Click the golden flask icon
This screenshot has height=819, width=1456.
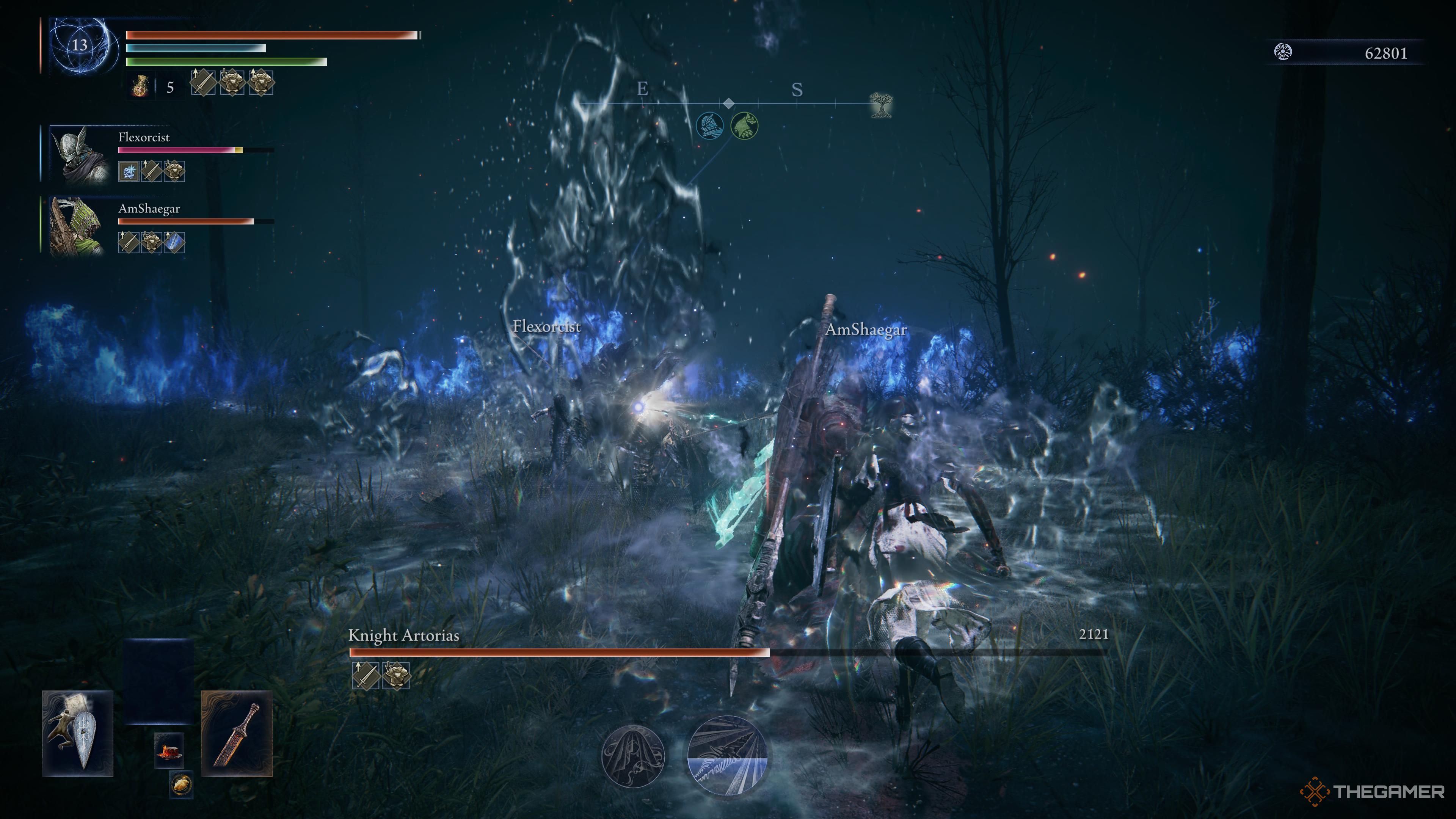click(x=140, y=86)
